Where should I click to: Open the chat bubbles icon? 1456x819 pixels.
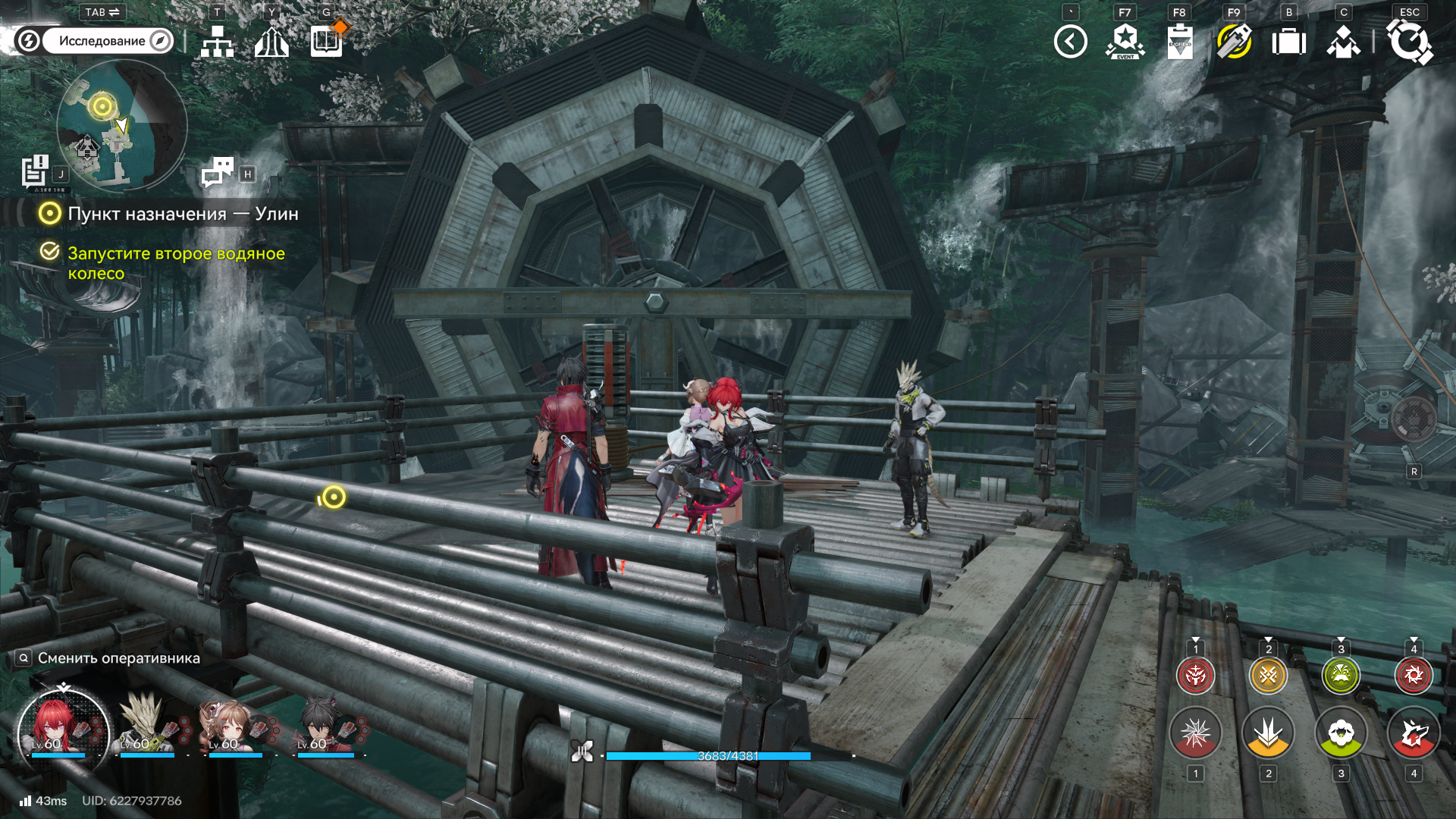218,172
